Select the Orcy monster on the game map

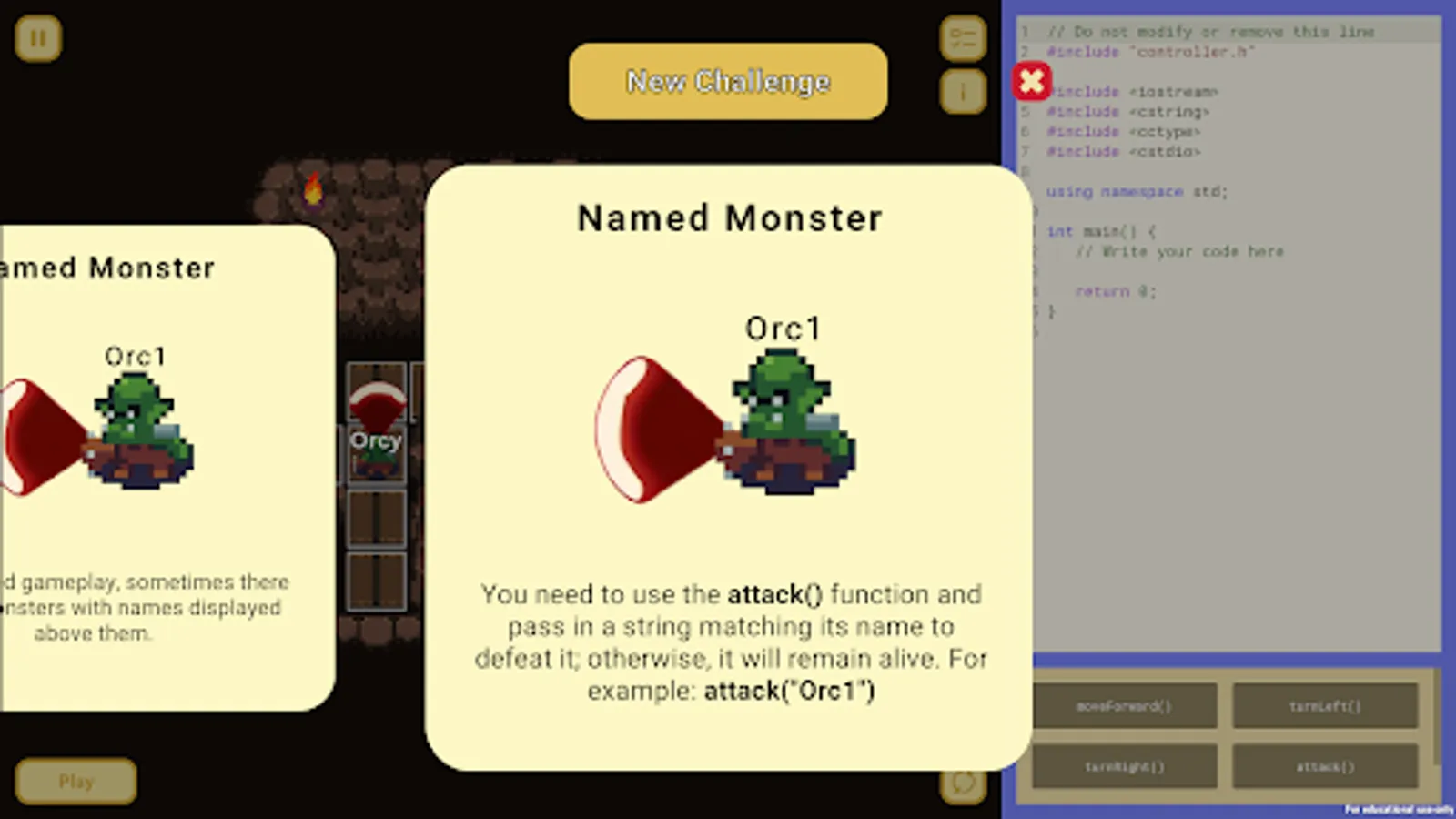click(376, 455)
